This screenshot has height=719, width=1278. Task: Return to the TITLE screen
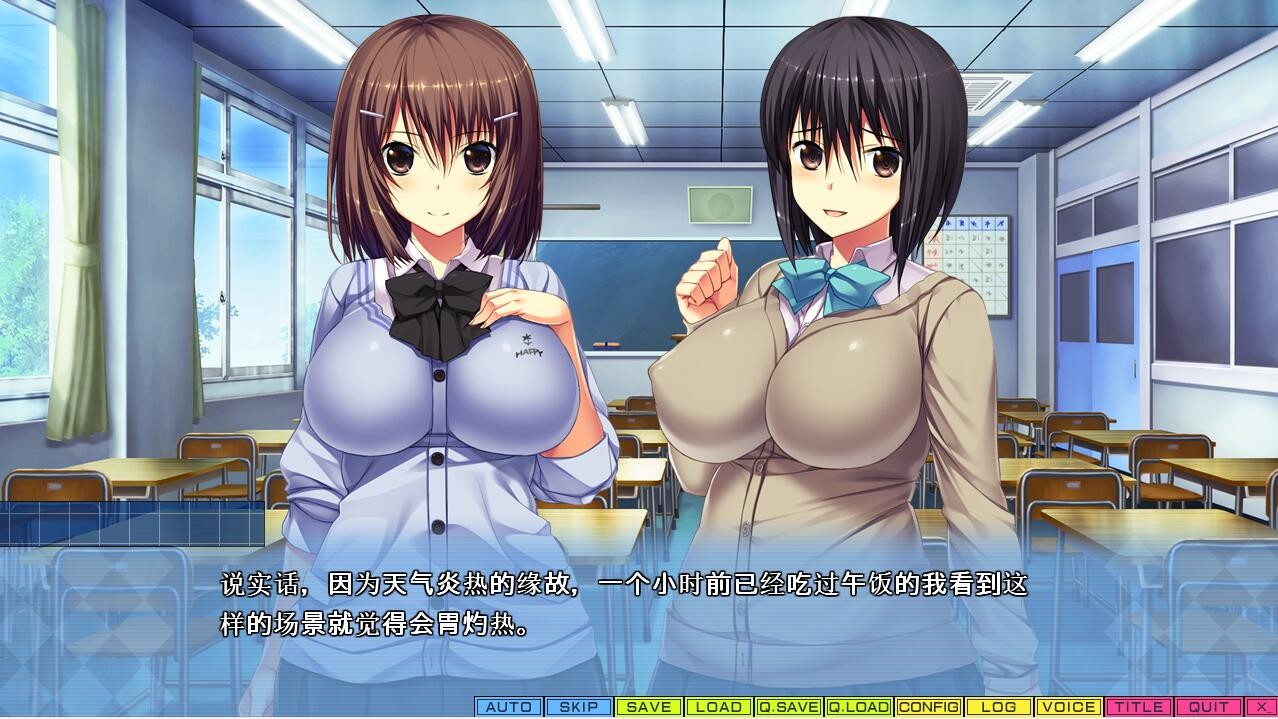point(1139,707)
